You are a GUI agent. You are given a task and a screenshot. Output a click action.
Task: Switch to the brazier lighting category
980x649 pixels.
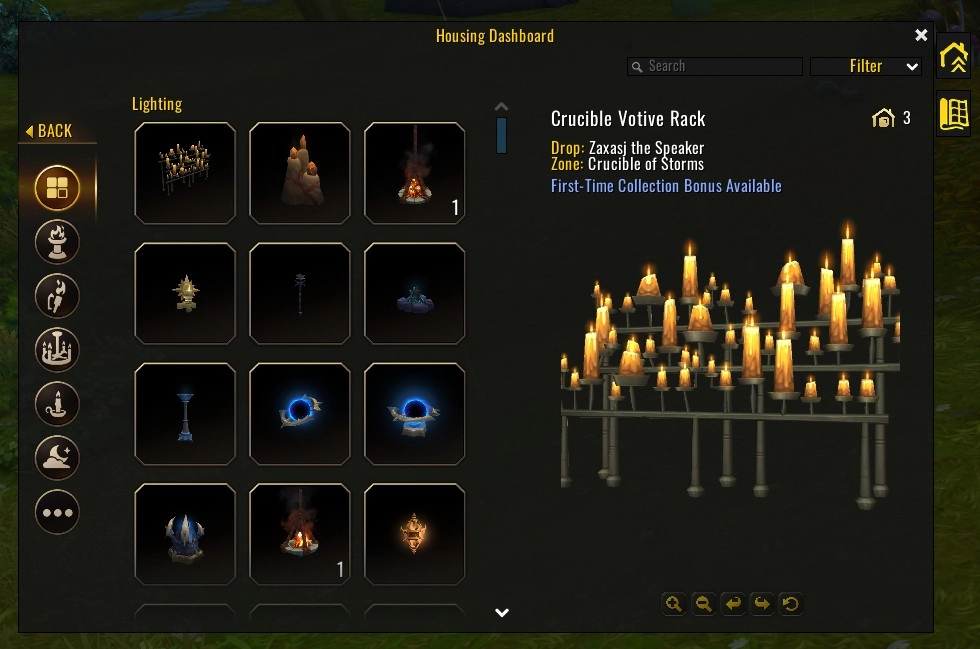pos(57,242)
